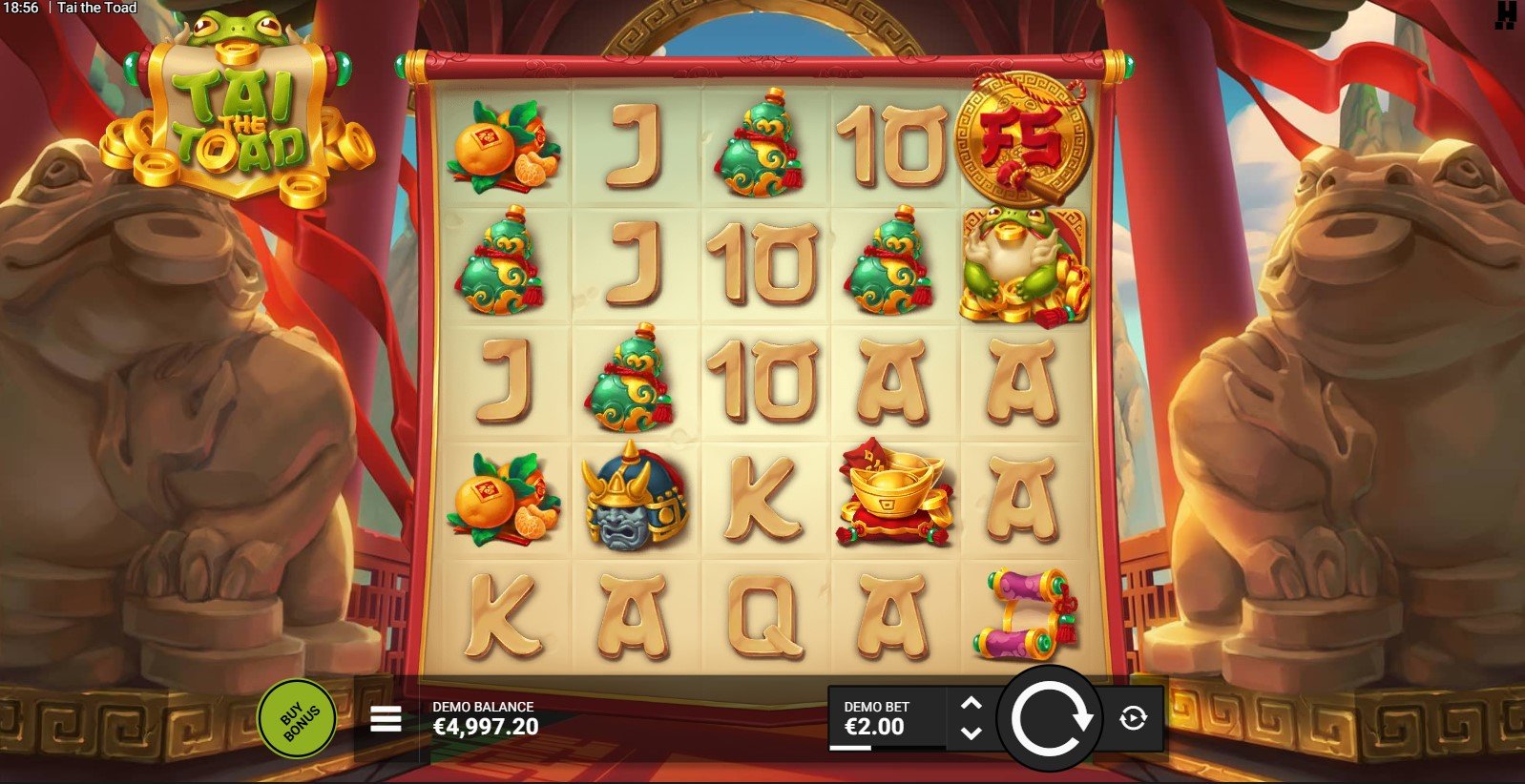Screen dimensions: 1525x784
Task: Open the Buy Bonus menu
Action: click(x=297, y=718)
